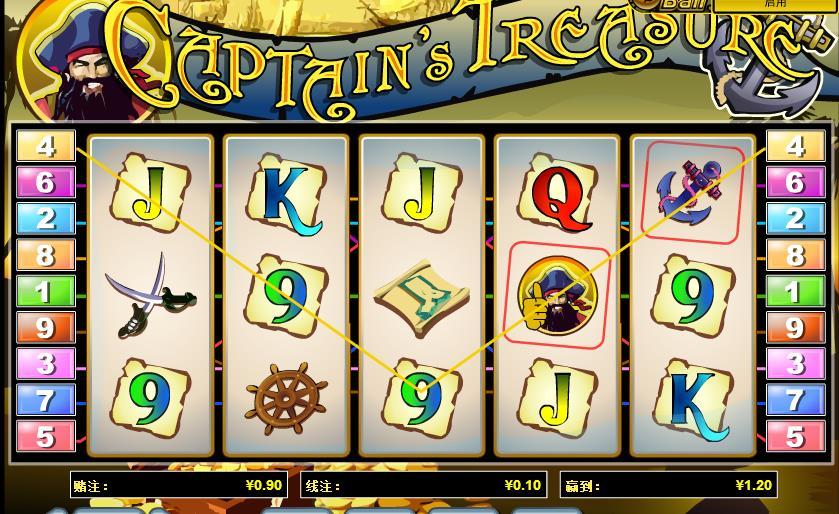Click the left orange payline 8 button
Viewport: 839px width, 514px height.
point(45,255)
